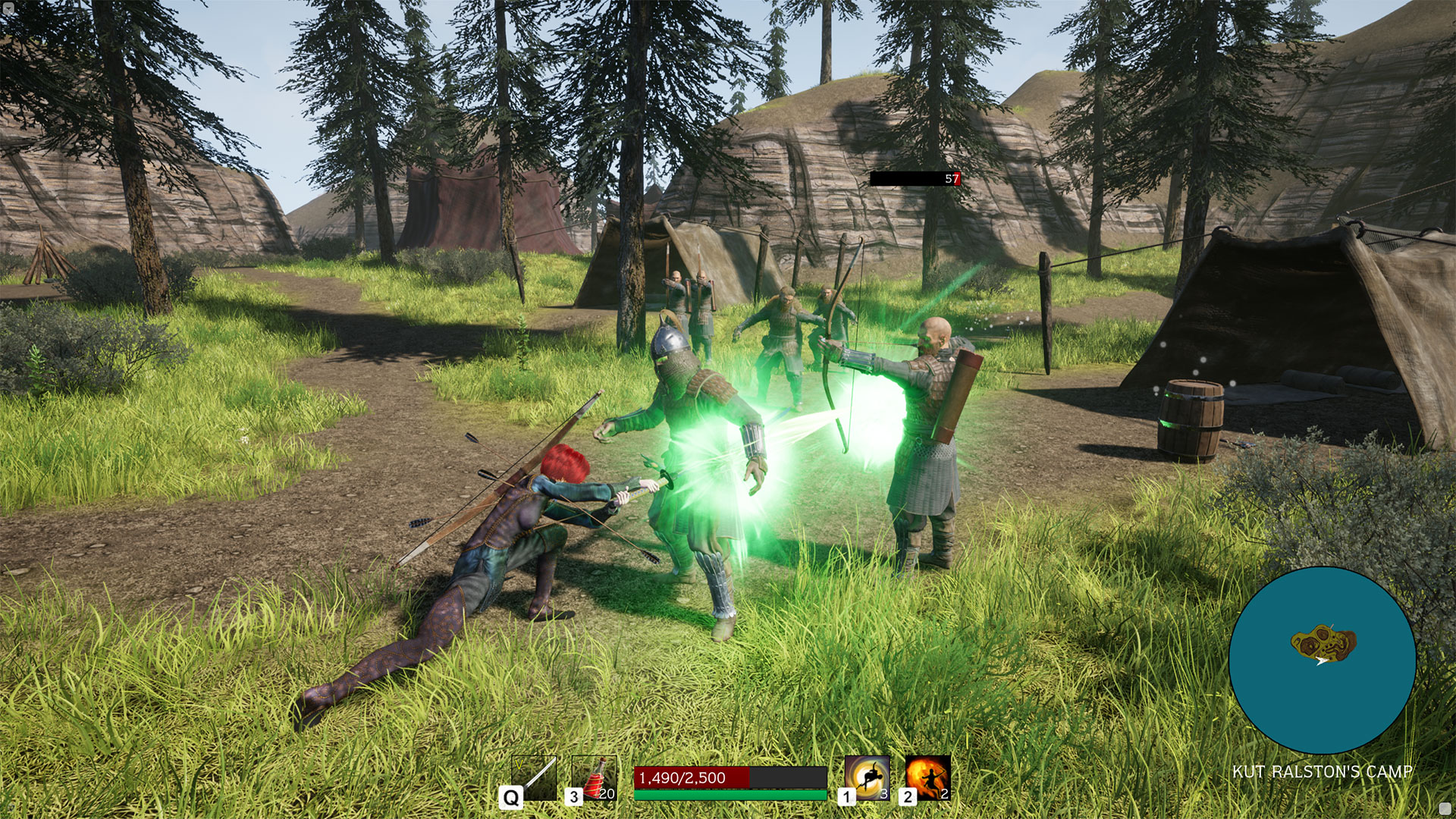Click the 2 keybind badge on the fire ability
The height and width of the screenshot is (819, 1456).
[x=908, y=796]
